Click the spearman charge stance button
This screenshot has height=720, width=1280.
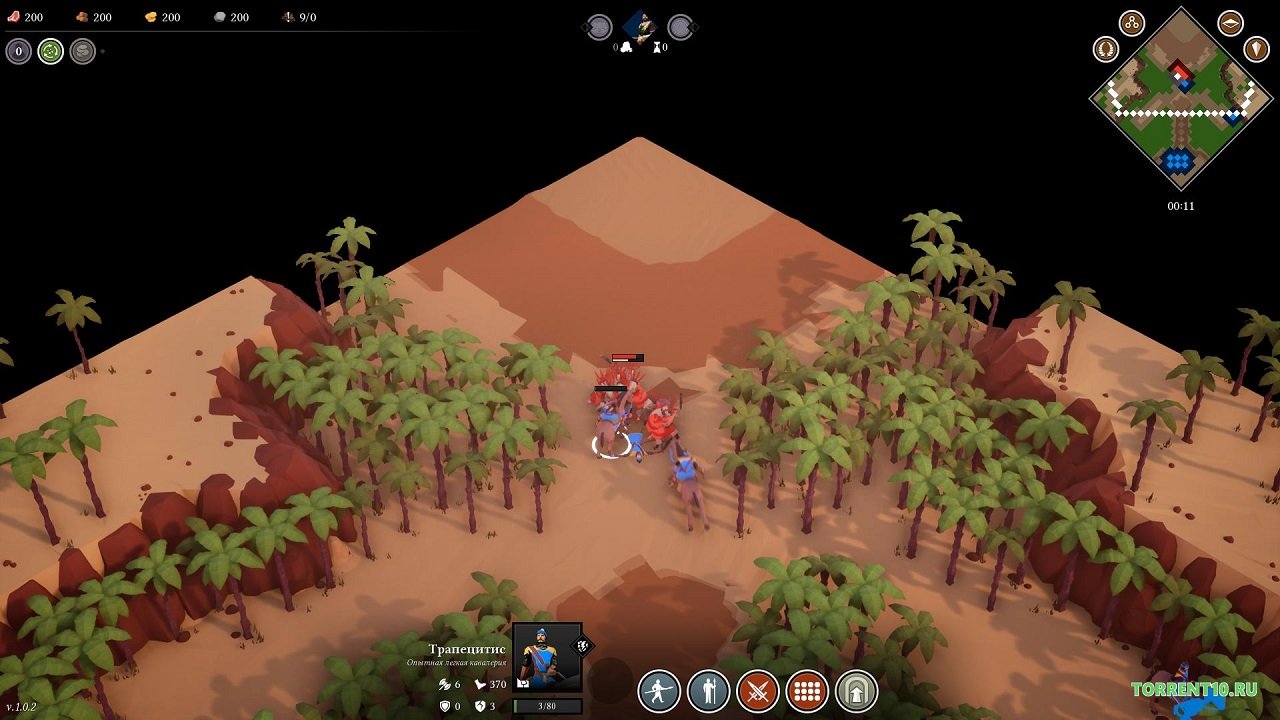(660, 691)
